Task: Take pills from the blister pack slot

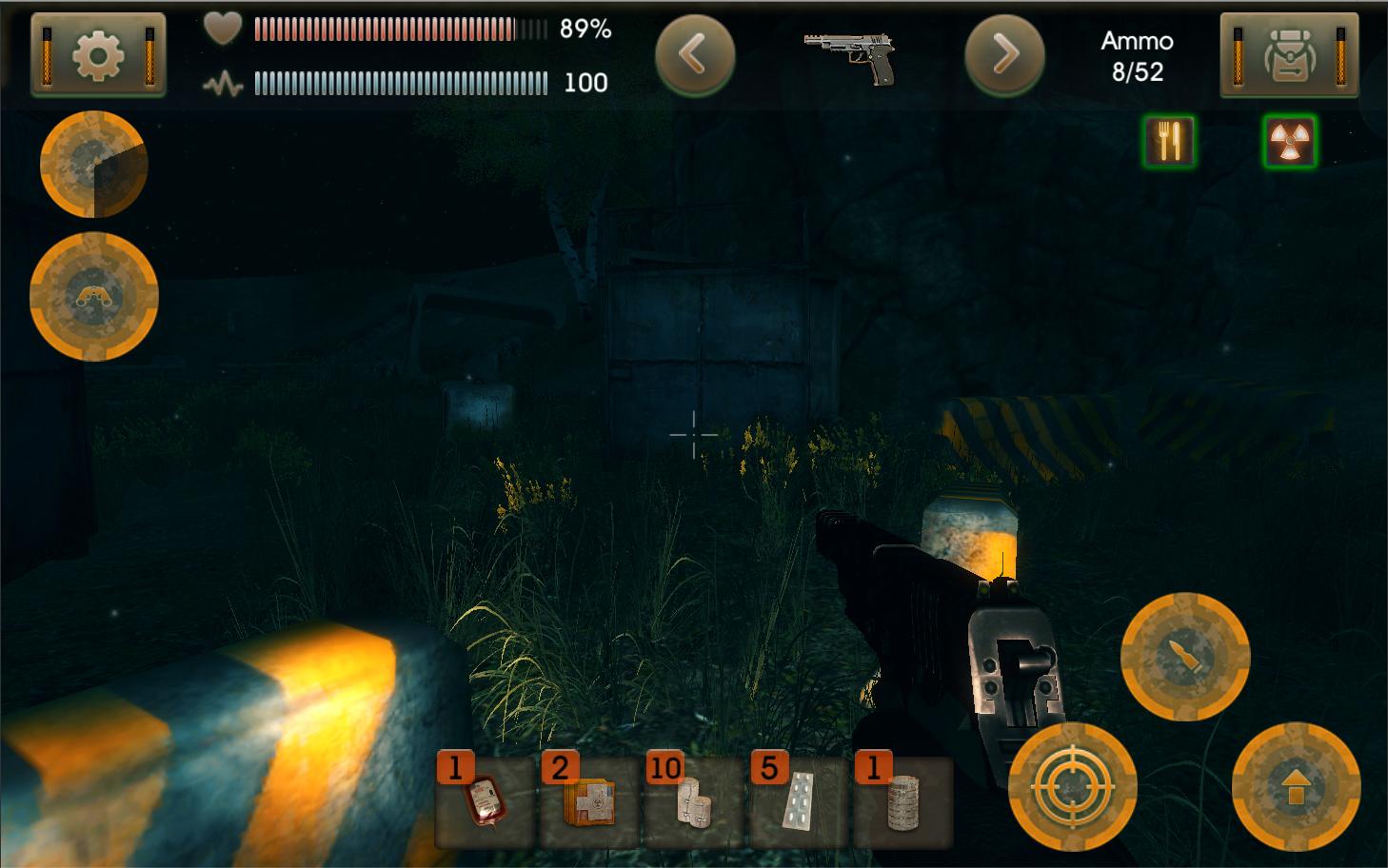Action: 798,801
